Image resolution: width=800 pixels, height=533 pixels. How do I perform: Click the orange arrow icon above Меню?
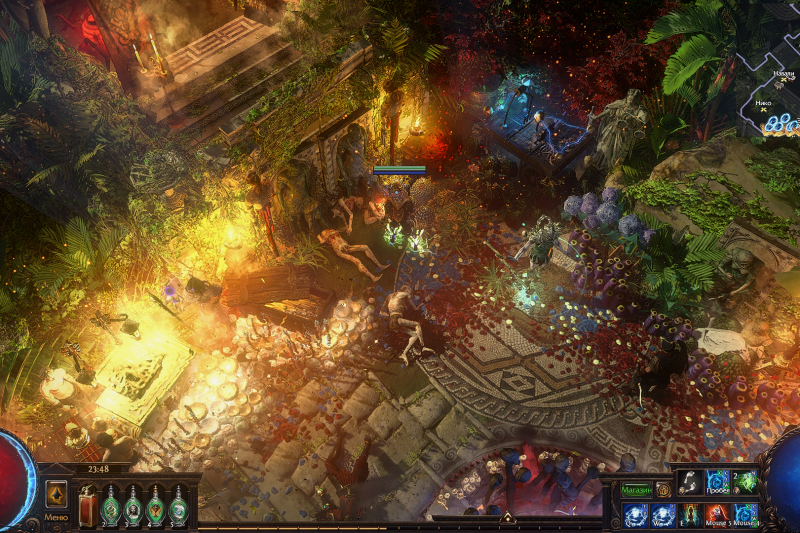[56, 494]
